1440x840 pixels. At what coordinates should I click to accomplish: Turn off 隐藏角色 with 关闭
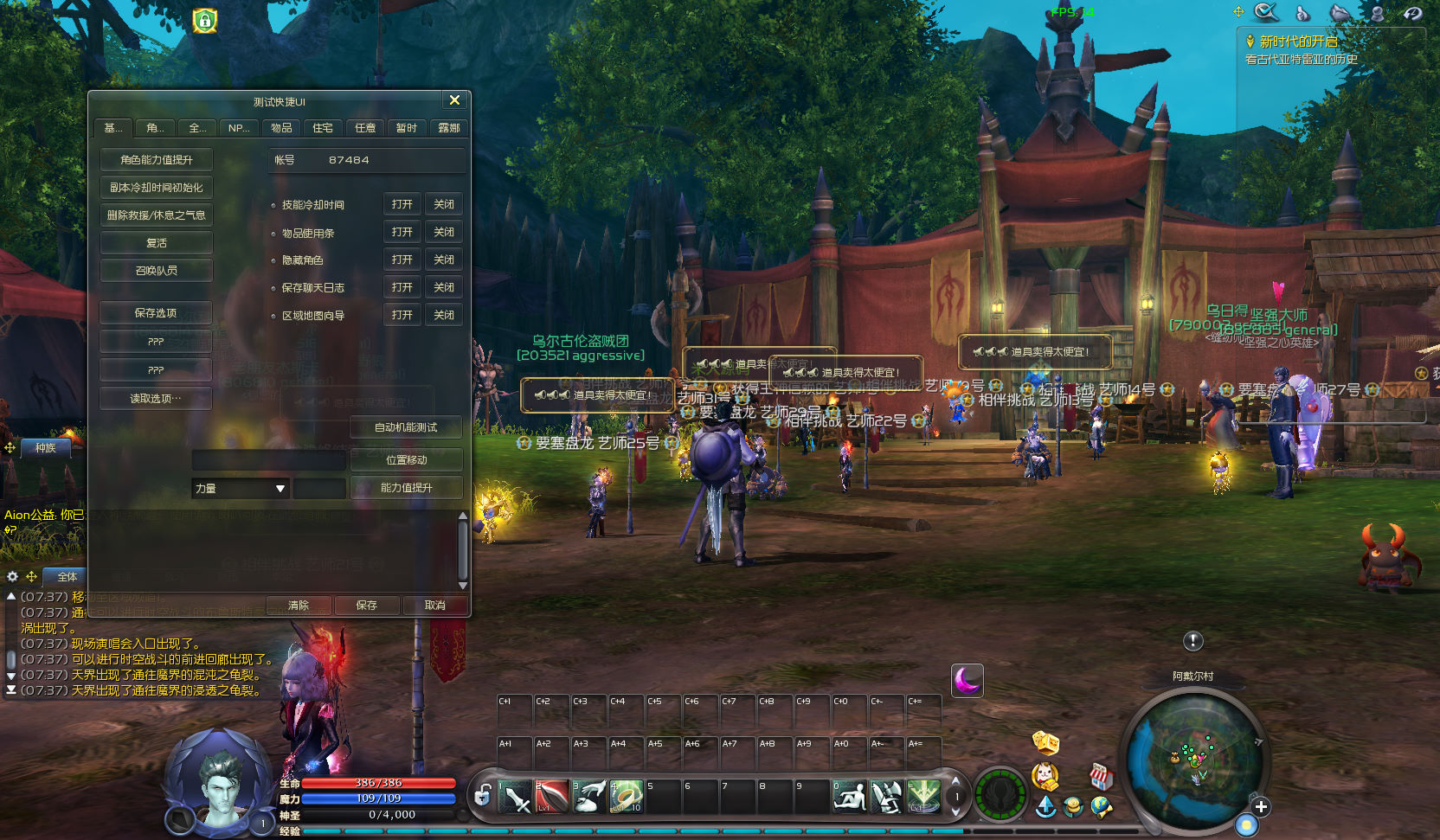point(444,260)
